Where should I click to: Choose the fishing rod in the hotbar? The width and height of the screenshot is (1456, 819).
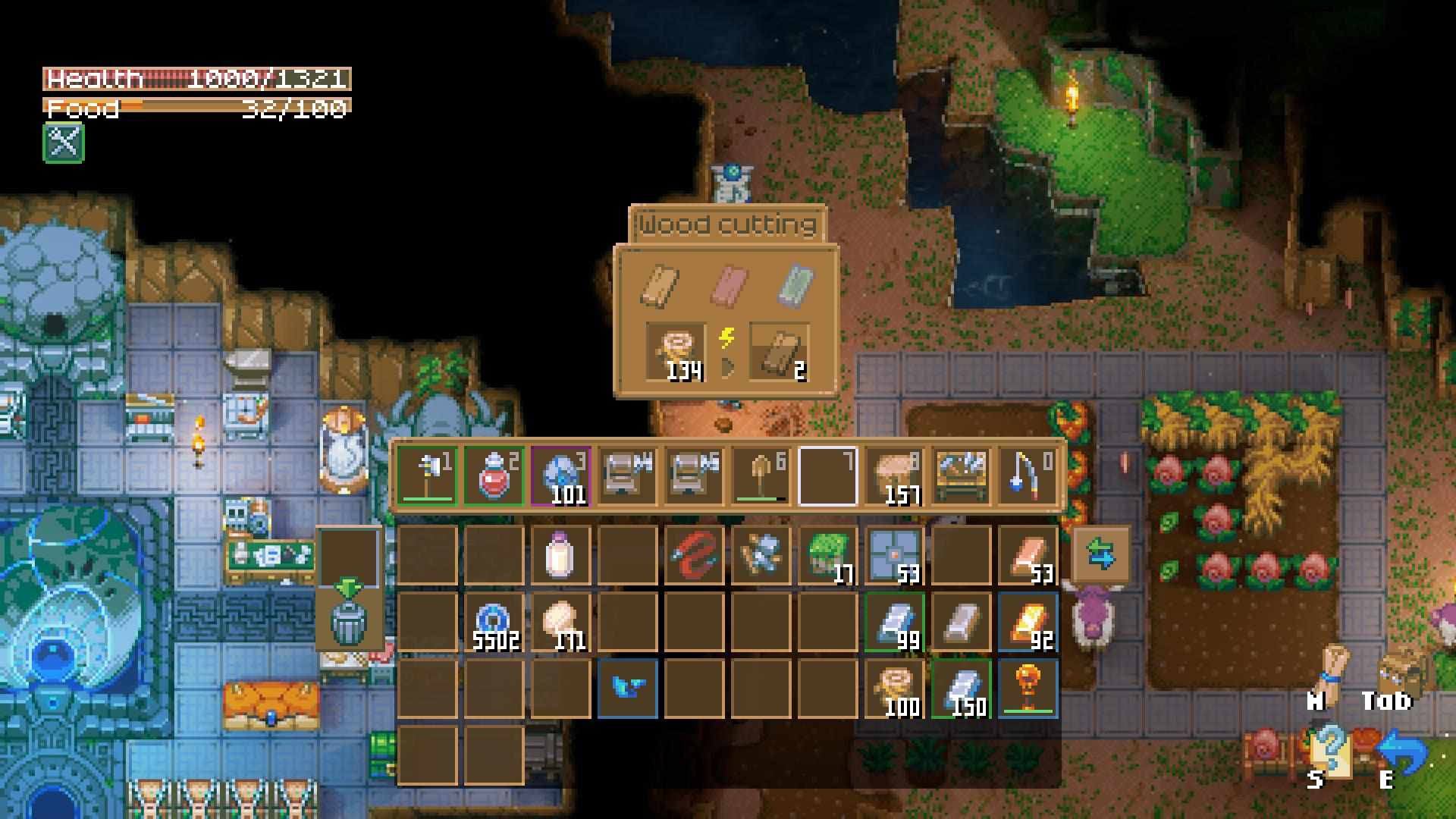pyautogui.click(x=1028, y=475)
